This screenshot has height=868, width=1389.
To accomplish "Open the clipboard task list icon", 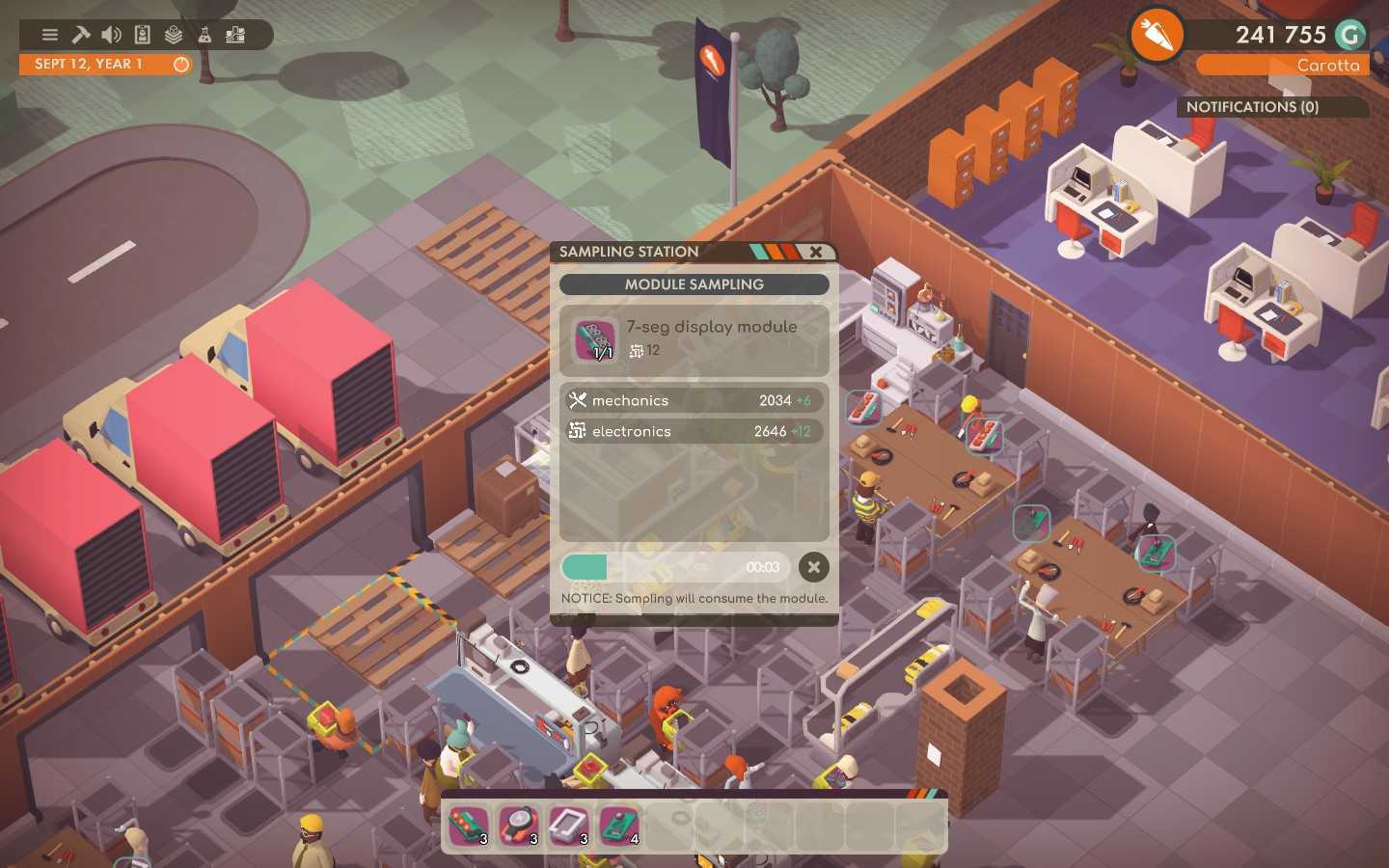I will coord(142,34).
